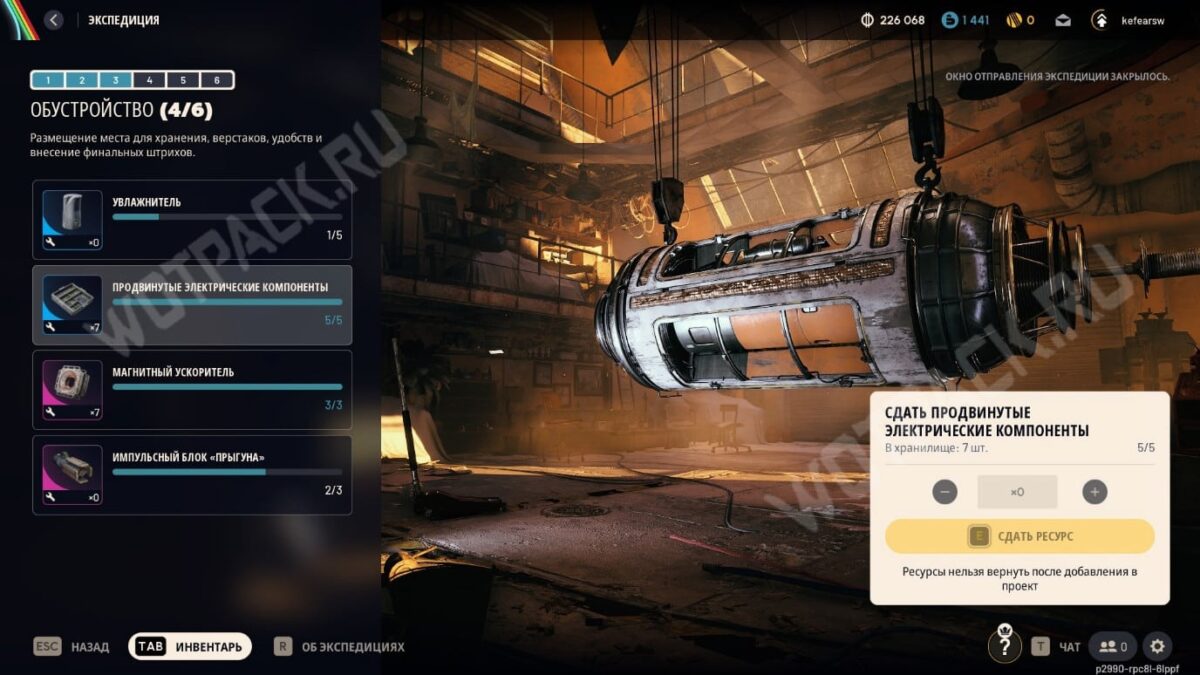The height and width of the screenshot is (675, 1200).
Task: Select the Увлажнитель resource row
Action: (x=192, y=219)
